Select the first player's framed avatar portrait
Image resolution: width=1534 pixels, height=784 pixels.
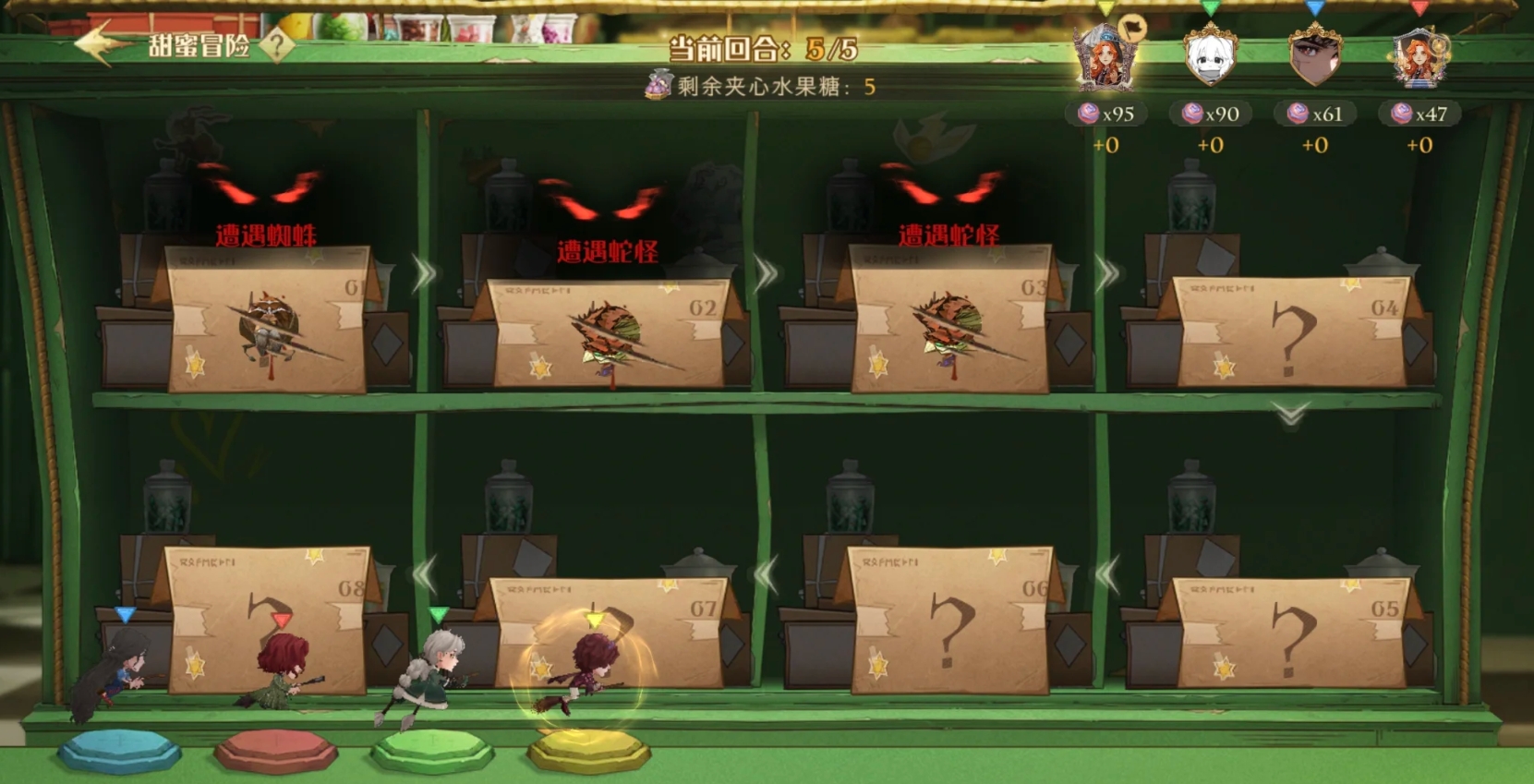[1104, 58]
